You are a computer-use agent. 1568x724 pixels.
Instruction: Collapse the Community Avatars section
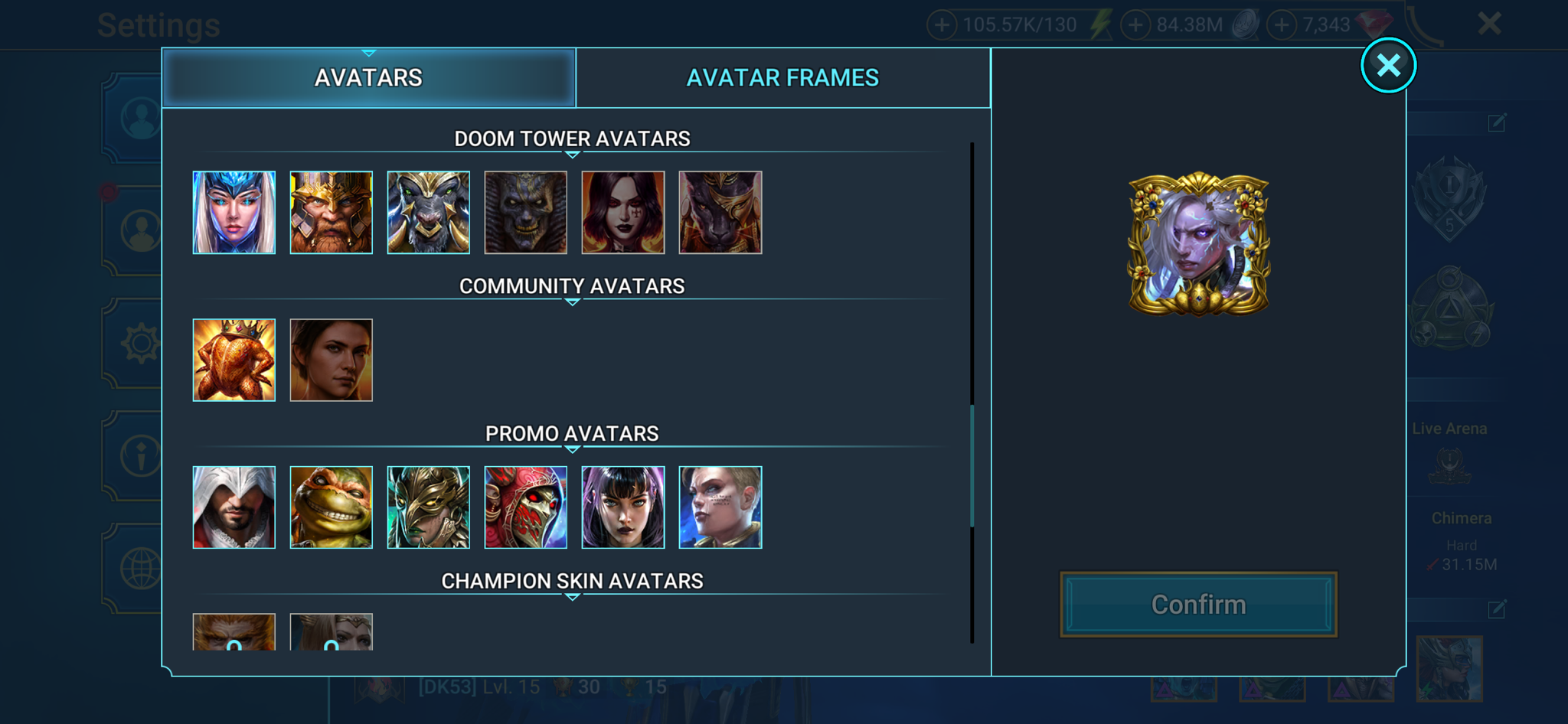[572, 302]
